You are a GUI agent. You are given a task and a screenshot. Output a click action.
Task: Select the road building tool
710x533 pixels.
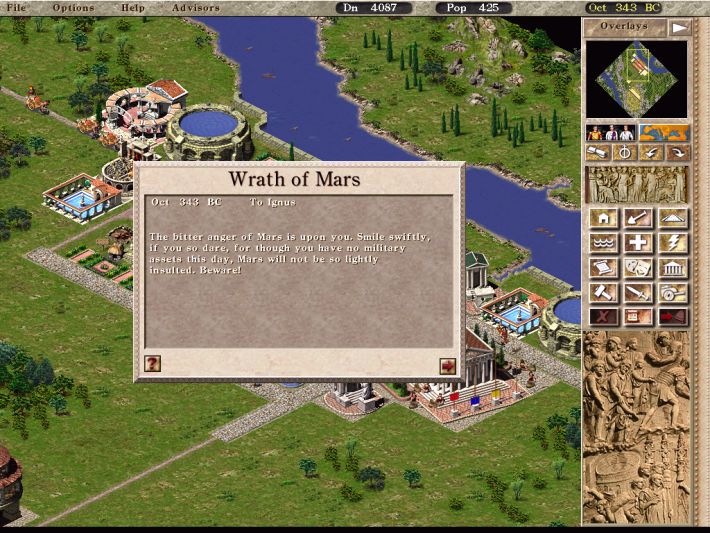coord(671,218)
